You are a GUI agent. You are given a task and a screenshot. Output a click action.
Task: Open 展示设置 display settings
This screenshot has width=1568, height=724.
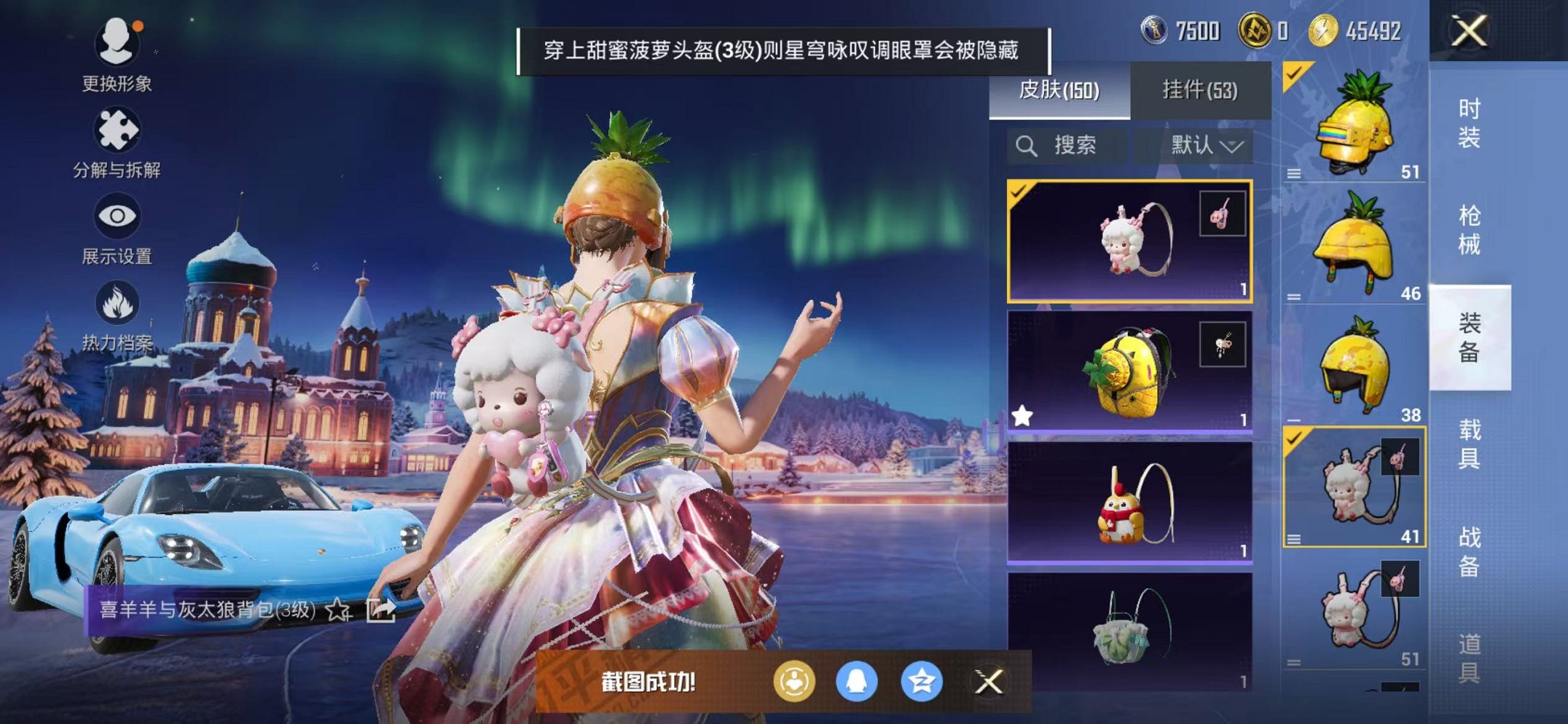pos(117,215)
